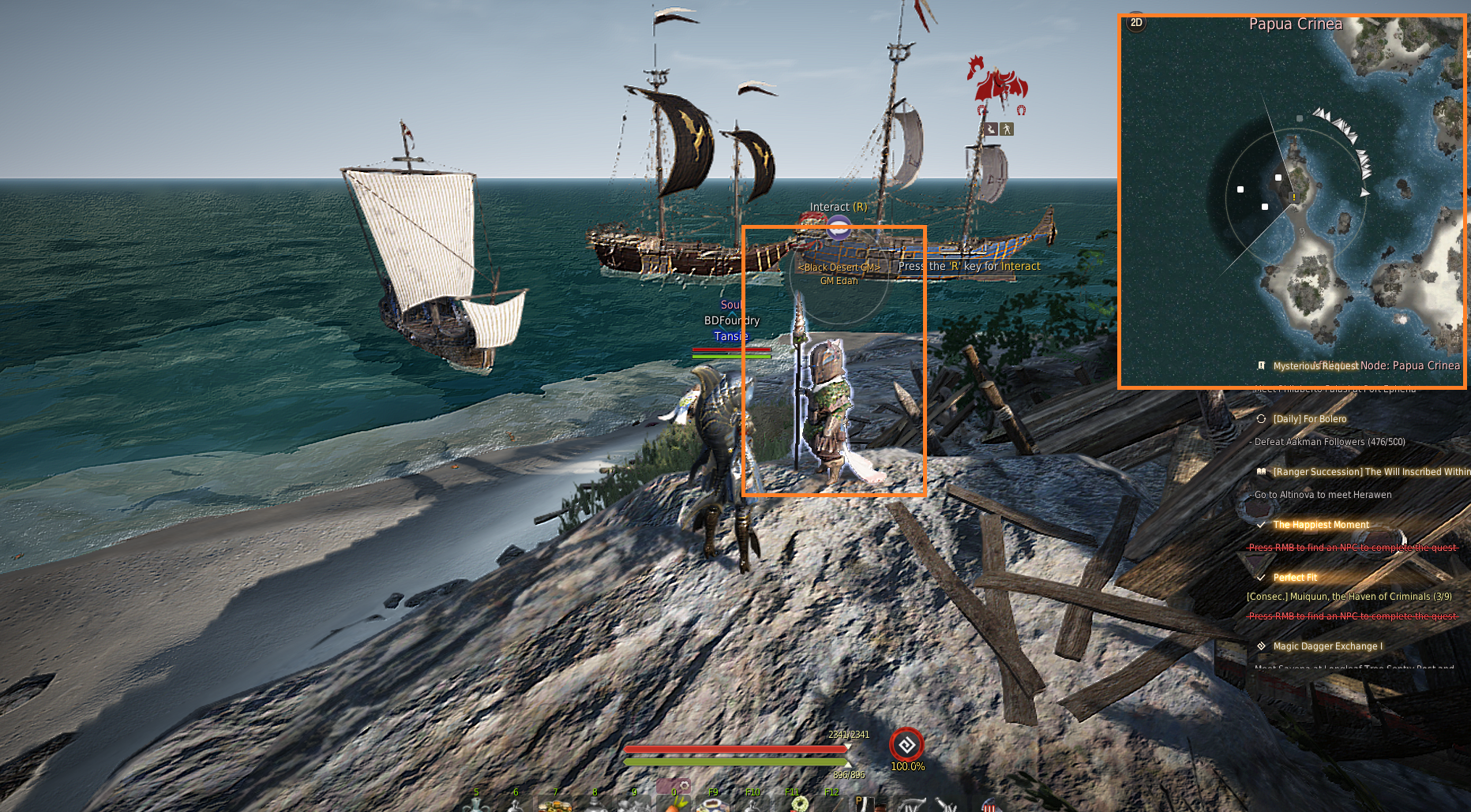The height and width of the screenshot is (812, 1471).
Task: Select the Mysterious Request quest entry
Action: 1315,366
